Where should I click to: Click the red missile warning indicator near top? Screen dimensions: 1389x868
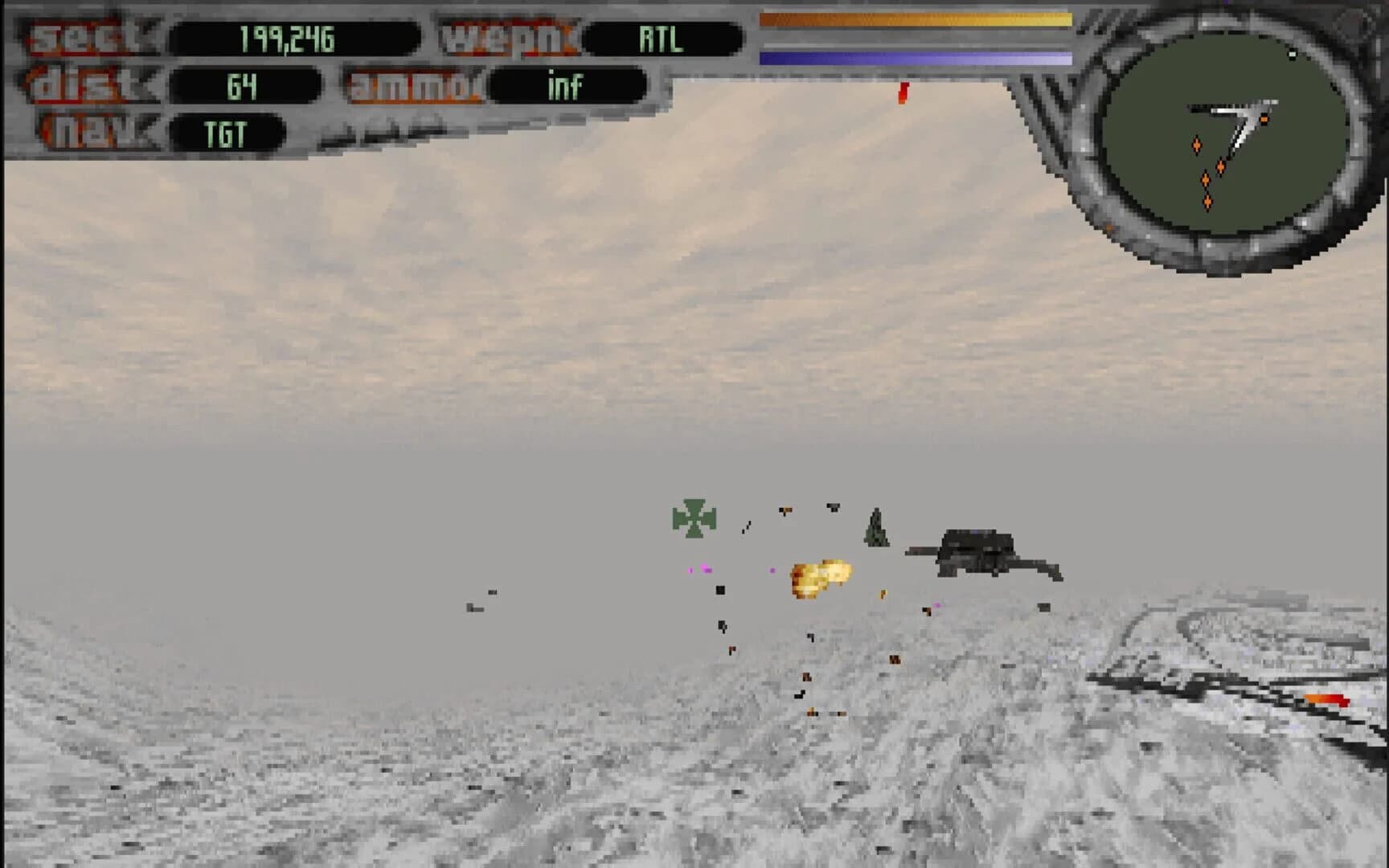pyautogui.click(x=902, y=92)
